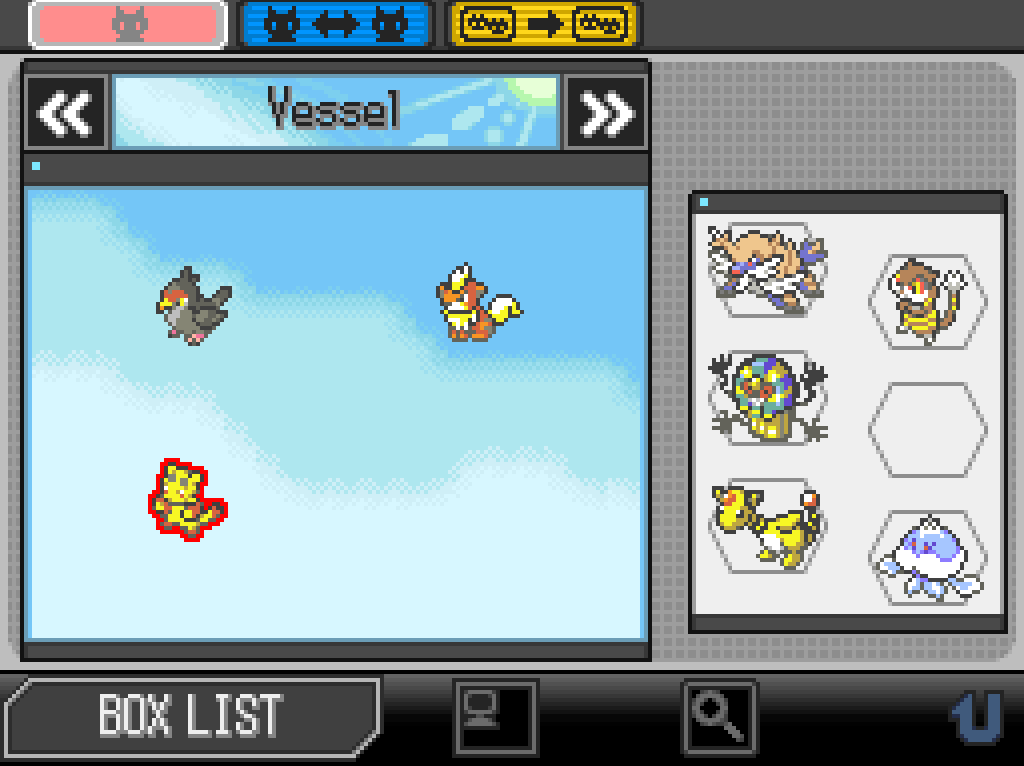Select the red-outlined yellow Pokémon in the box
Screen dimensions: 1024x766
click(x=187, y=499)
